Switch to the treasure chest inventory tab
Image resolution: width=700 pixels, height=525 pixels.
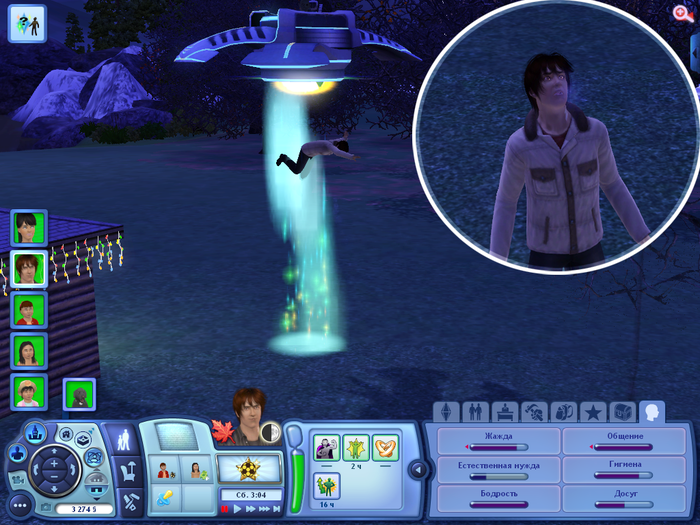[x=623, y=411]
